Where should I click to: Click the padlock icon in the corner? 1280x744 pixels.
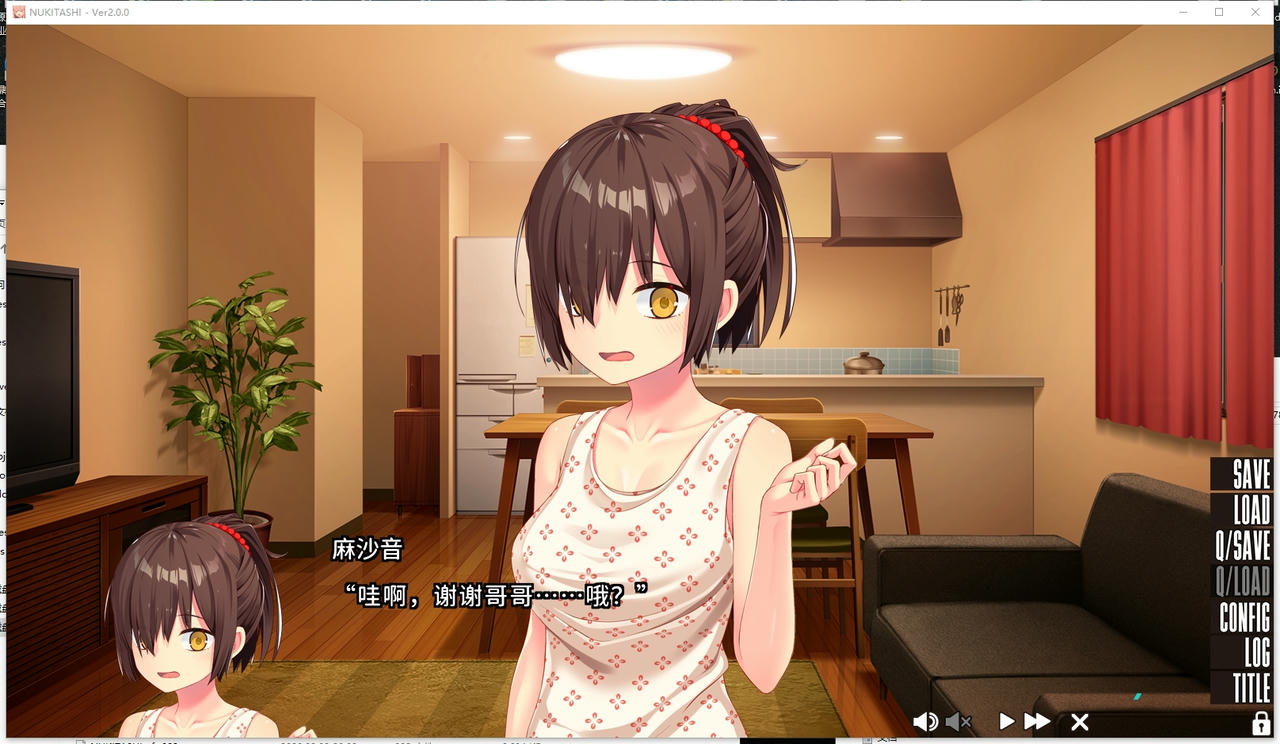(x=1257, y=721)
